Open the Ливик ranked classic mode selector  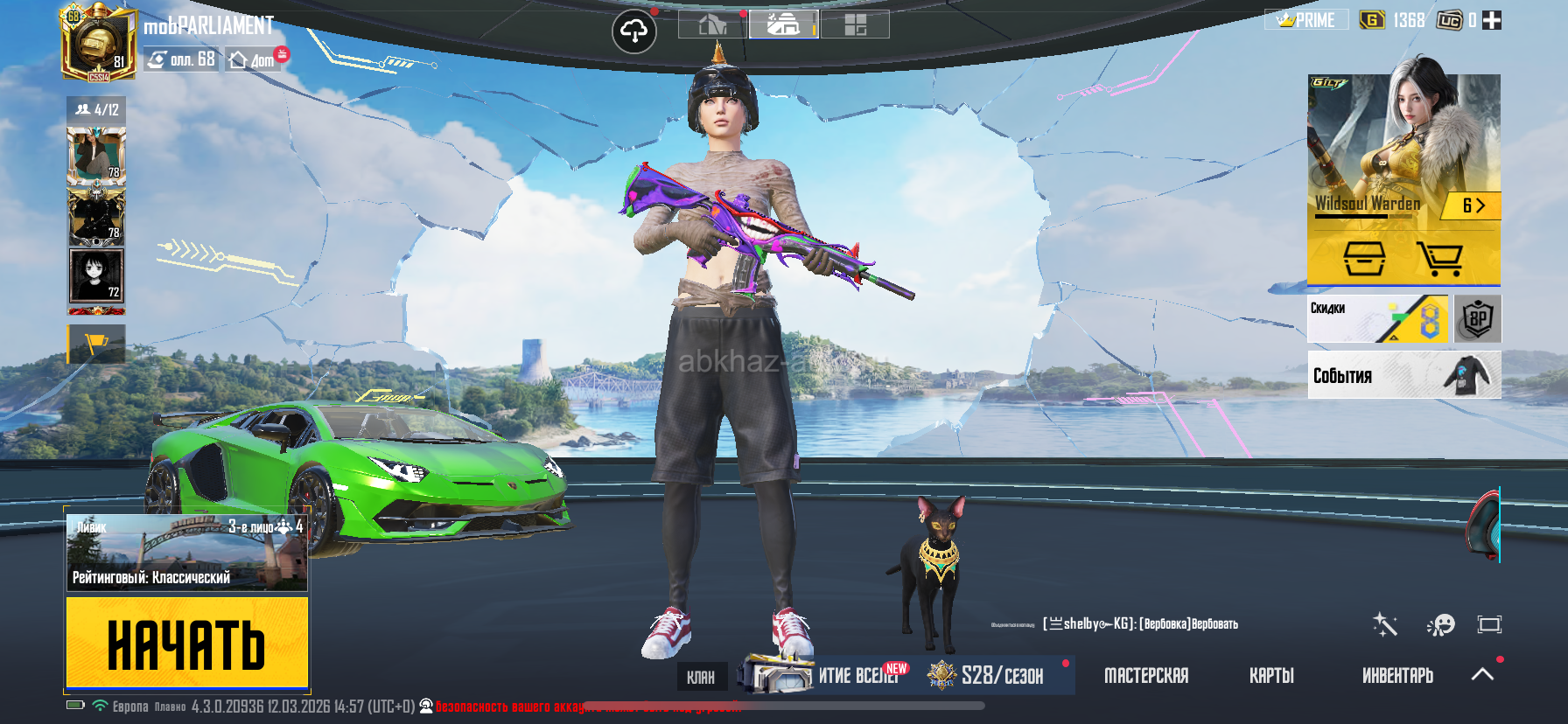tap(187, 553)
